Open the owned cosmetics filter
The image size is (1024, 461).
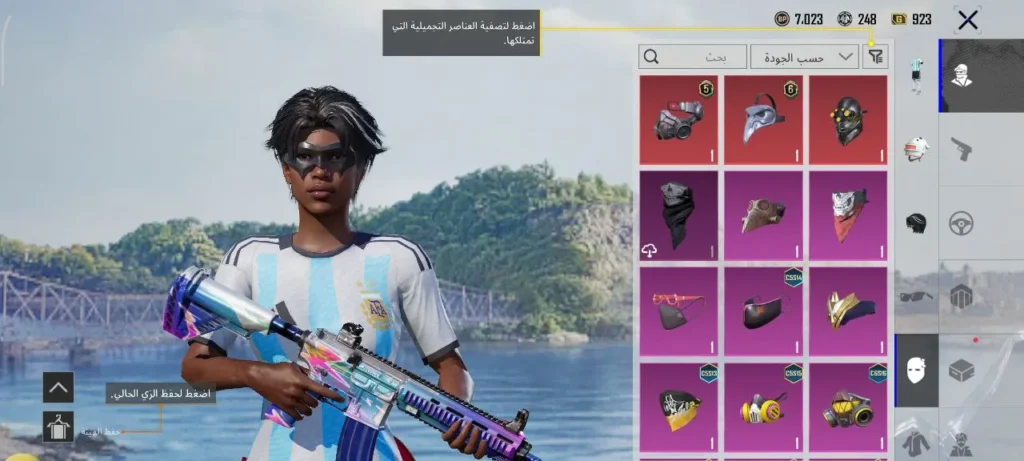(x=876, y=57)
